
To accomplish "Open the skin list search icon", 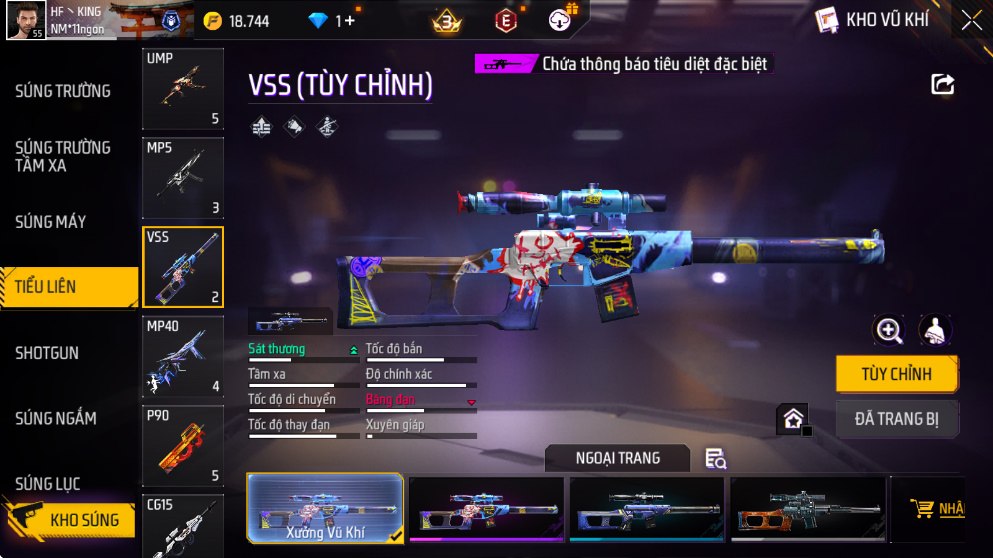I will 715,459.
